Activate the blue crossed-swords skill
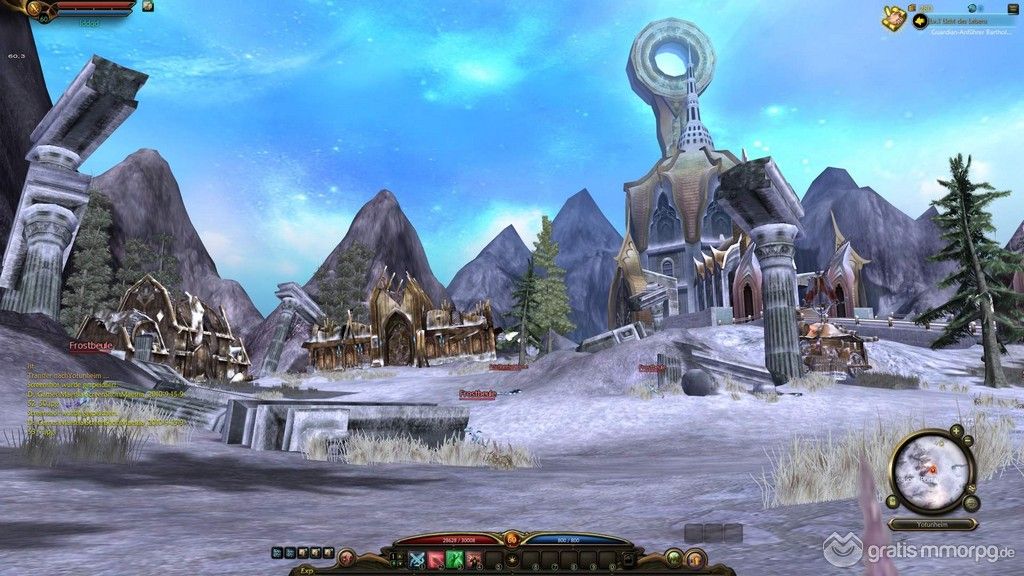This screenshot has height=576, width=1024. (x=417, y=559)
